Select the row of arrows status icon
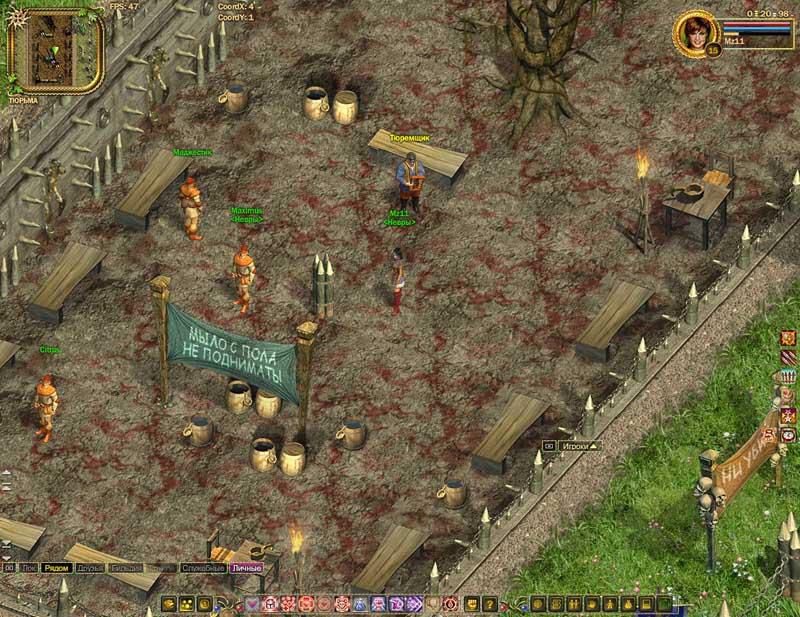This screenshot has height=617, width=800. (x=789, y=376)
